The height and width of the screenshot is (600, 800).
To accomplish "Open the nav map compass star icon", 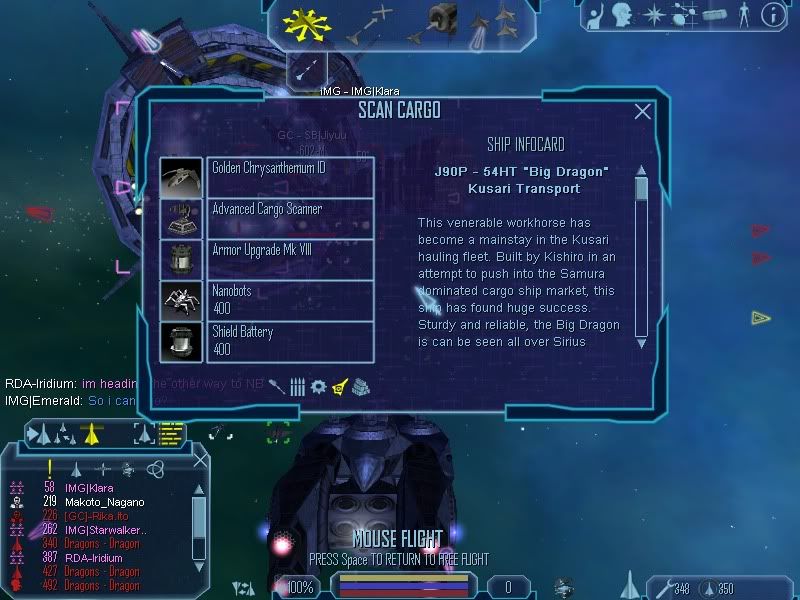I will [x=653, y=14].
